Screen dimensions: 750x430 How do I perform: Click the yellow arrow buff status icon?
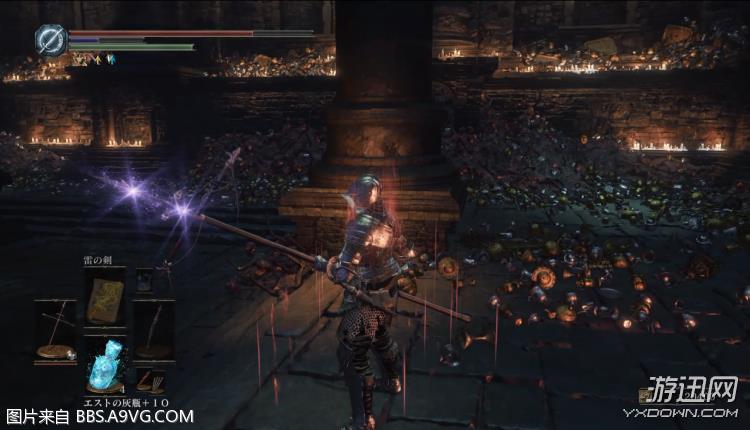(x=98, y=59)
